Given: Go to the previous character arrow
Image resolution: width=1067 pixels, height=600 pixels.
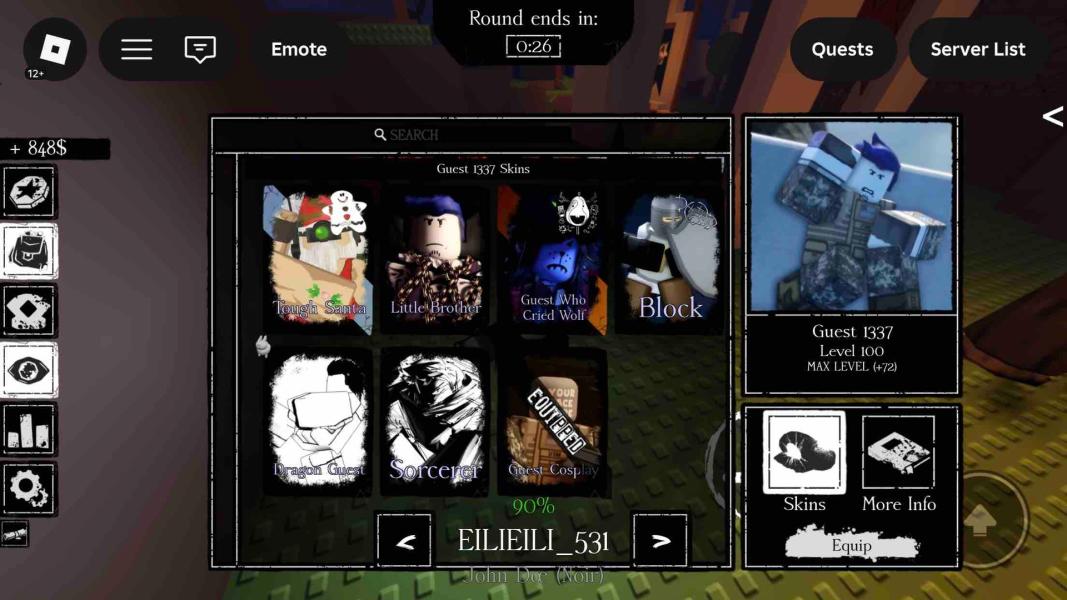Looking at the screenshot, I should pyautogui.click(x=405, y=541).
